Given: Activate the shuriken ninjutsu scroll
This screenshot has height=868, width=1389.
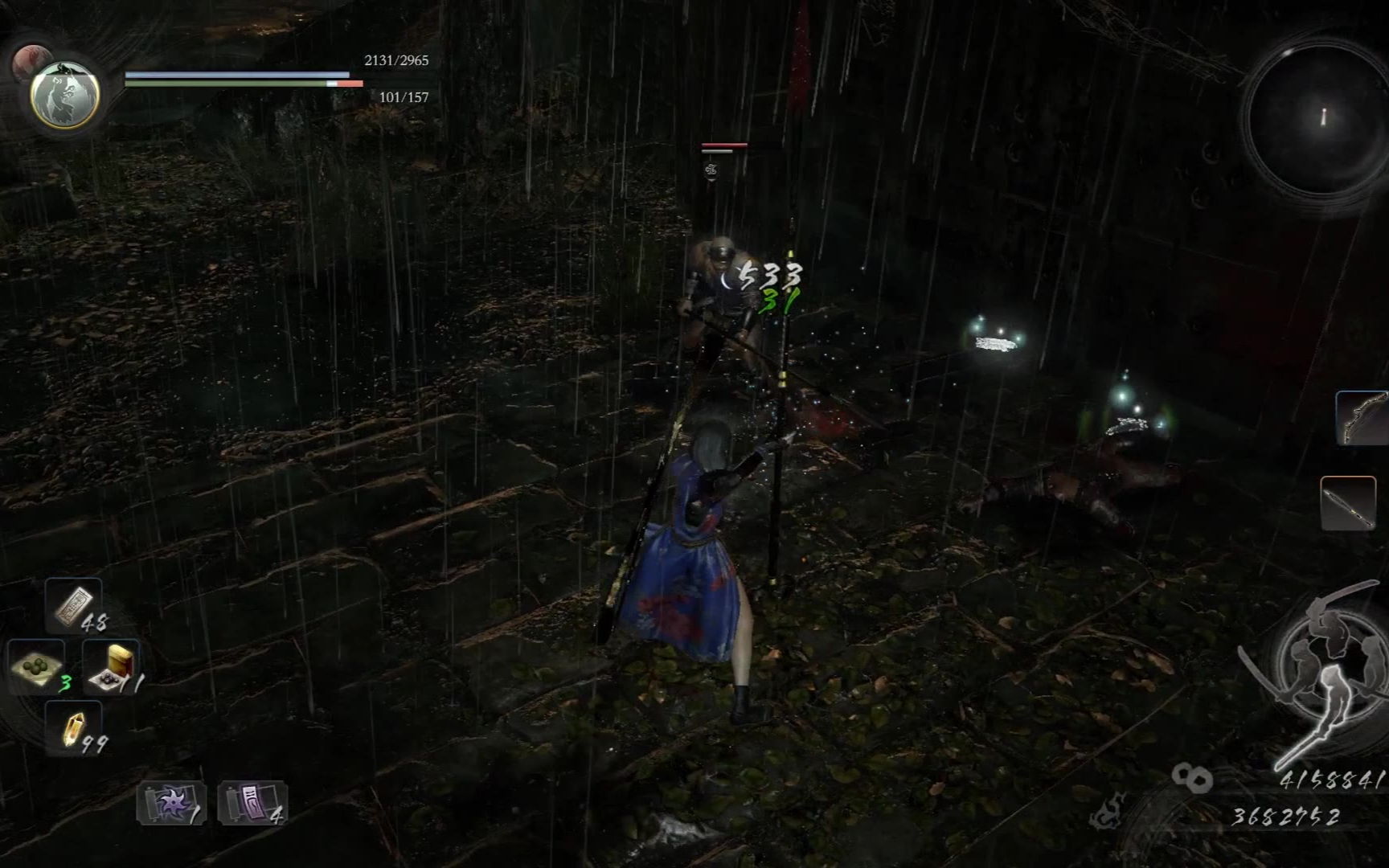Looking at the screenshot, I should click(x=171, y=803).
